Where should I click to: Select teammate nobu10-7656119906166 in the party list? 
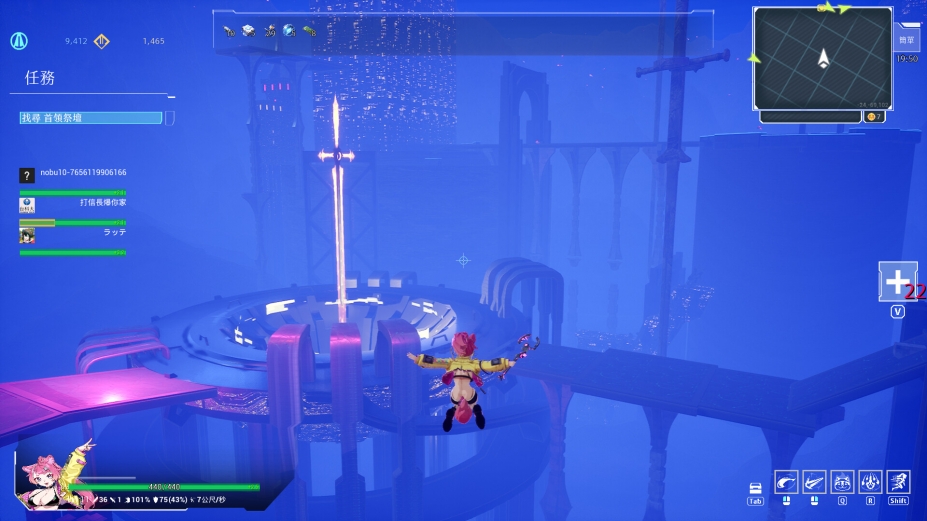[83, 173]
